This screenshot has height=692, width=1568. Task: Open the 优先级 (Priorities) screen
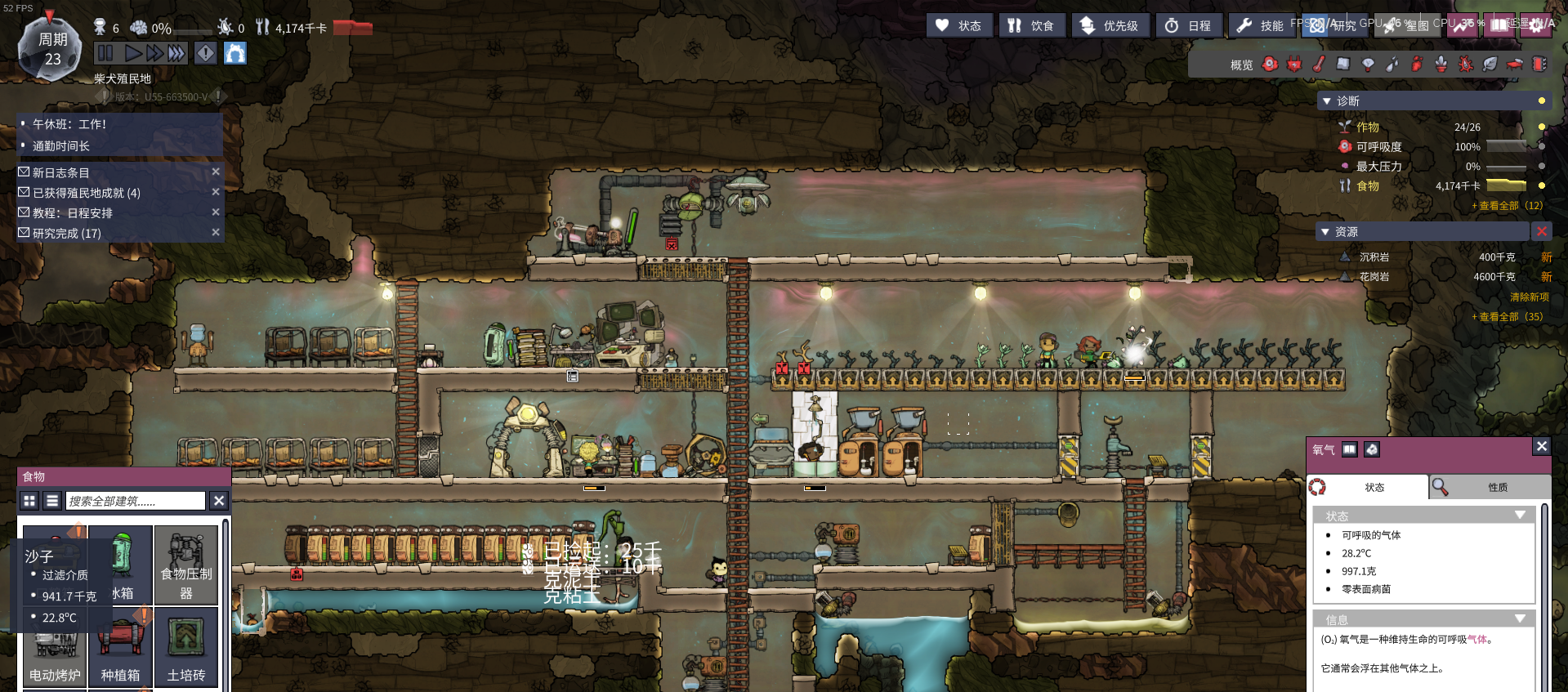click(x=1110, y=25)
